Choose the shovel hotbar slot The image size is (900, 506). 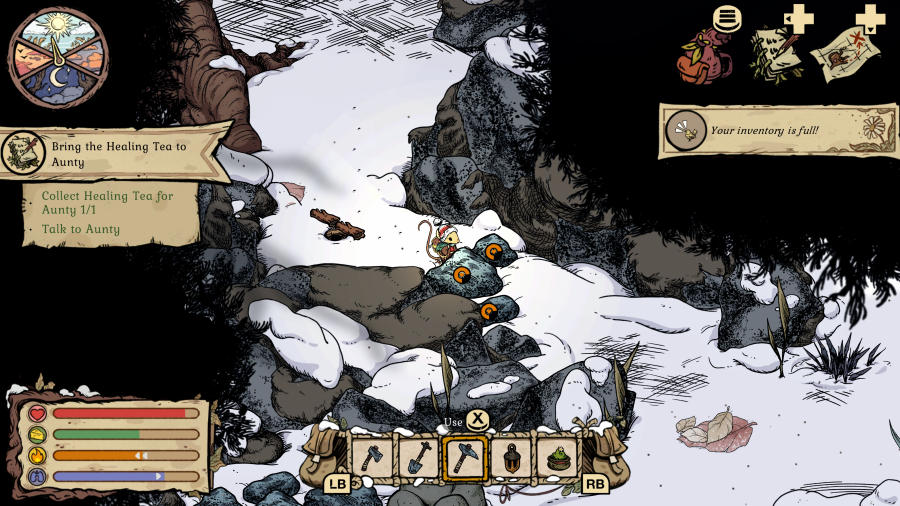[x=418, y=457]
